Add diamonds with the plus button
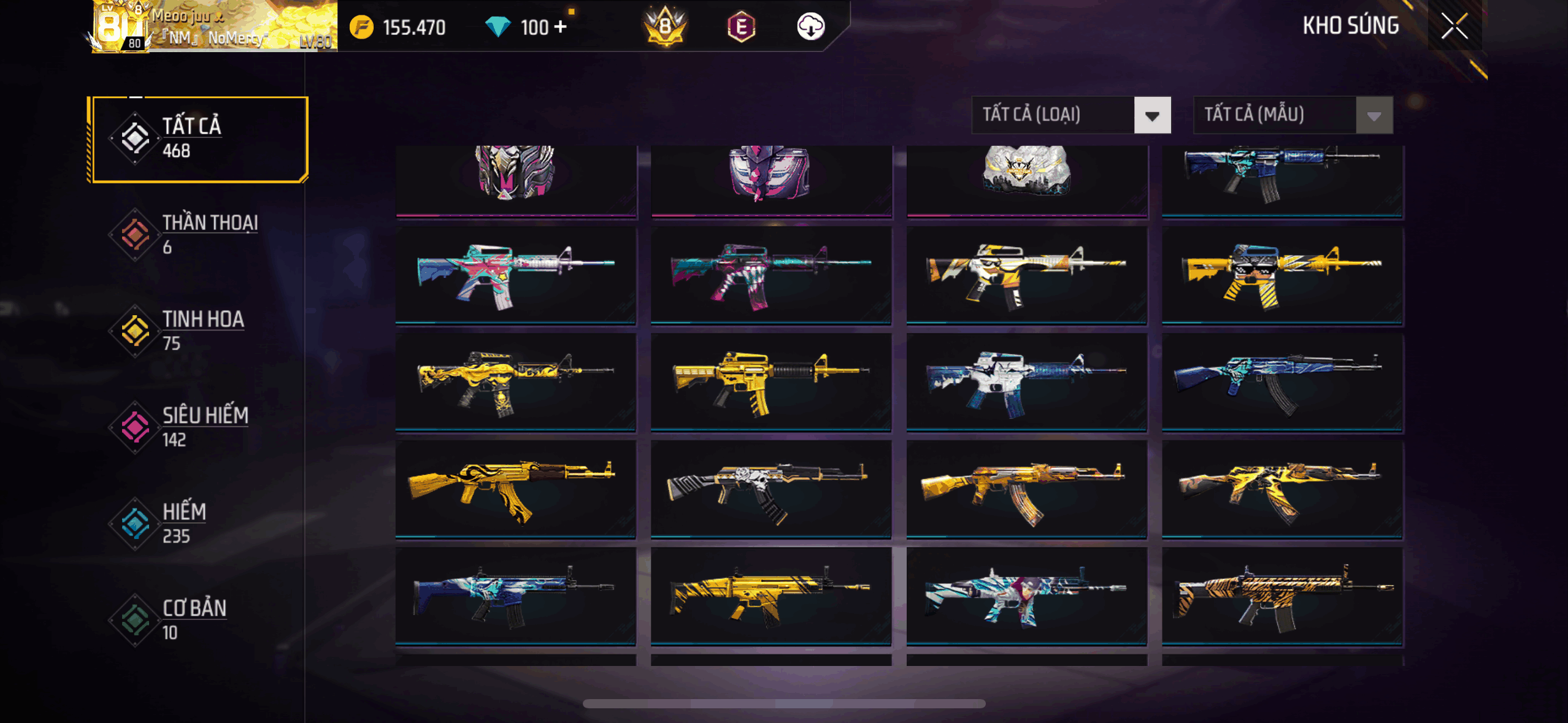Viewport: 1568px width, 723px height. point(560,27)
